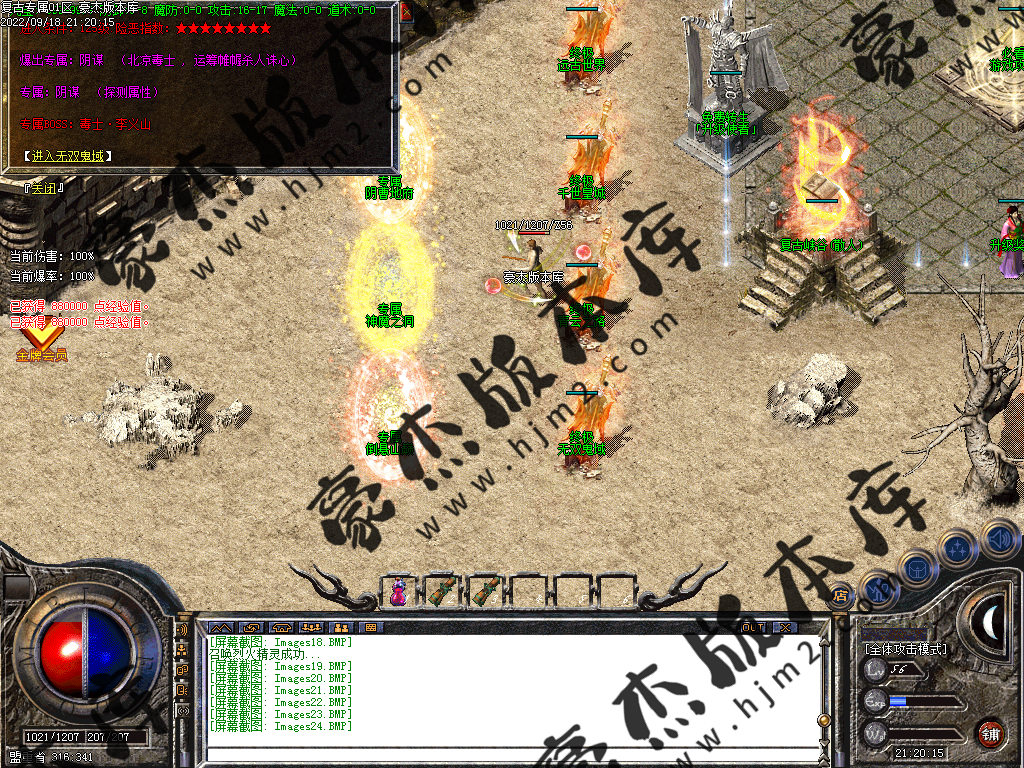Select the scroll in belt slot two
1024x768 pixels.
point(441,591)
